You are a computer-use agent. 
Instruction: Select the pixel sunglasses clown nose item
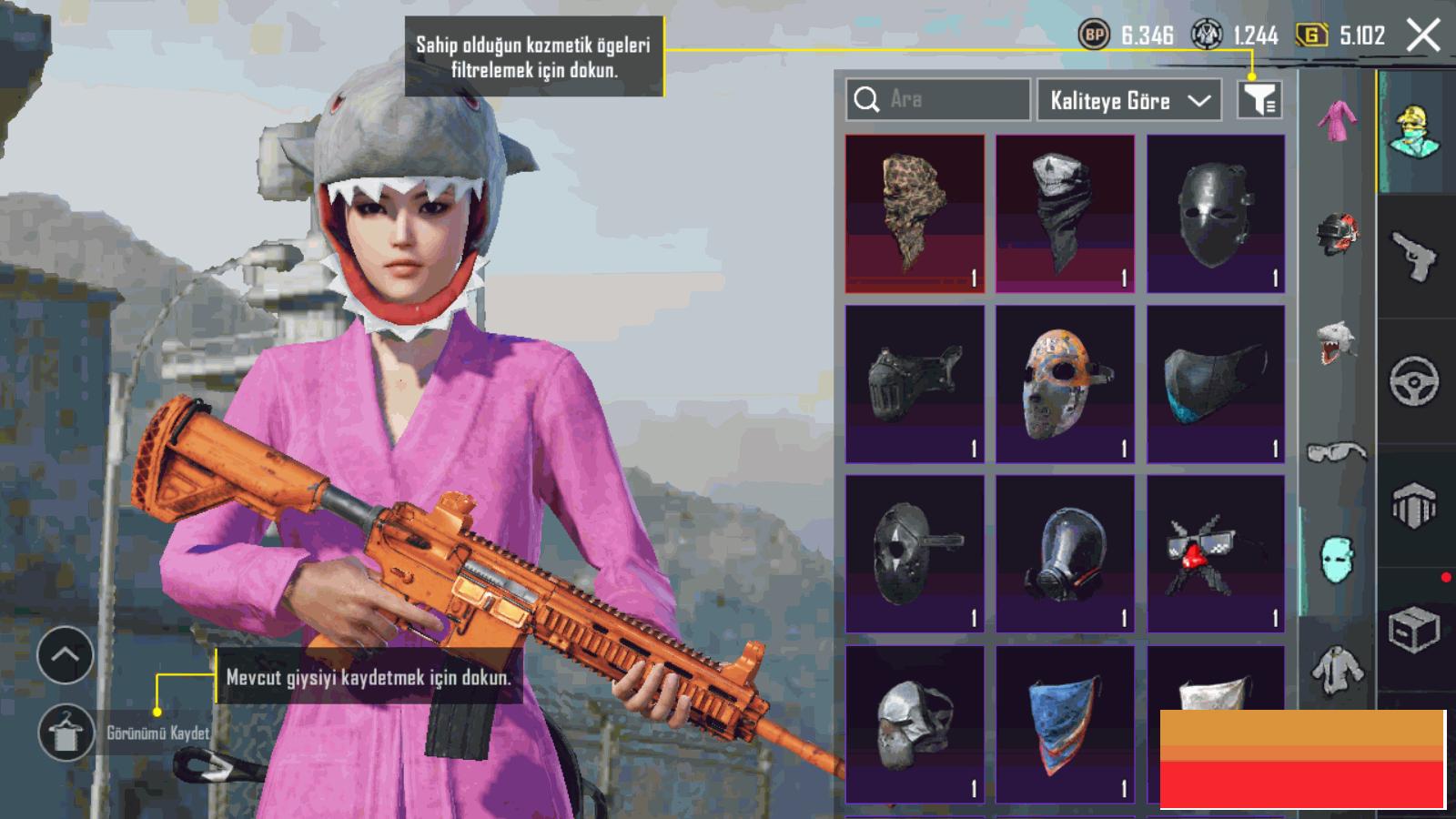point(1216,553)
